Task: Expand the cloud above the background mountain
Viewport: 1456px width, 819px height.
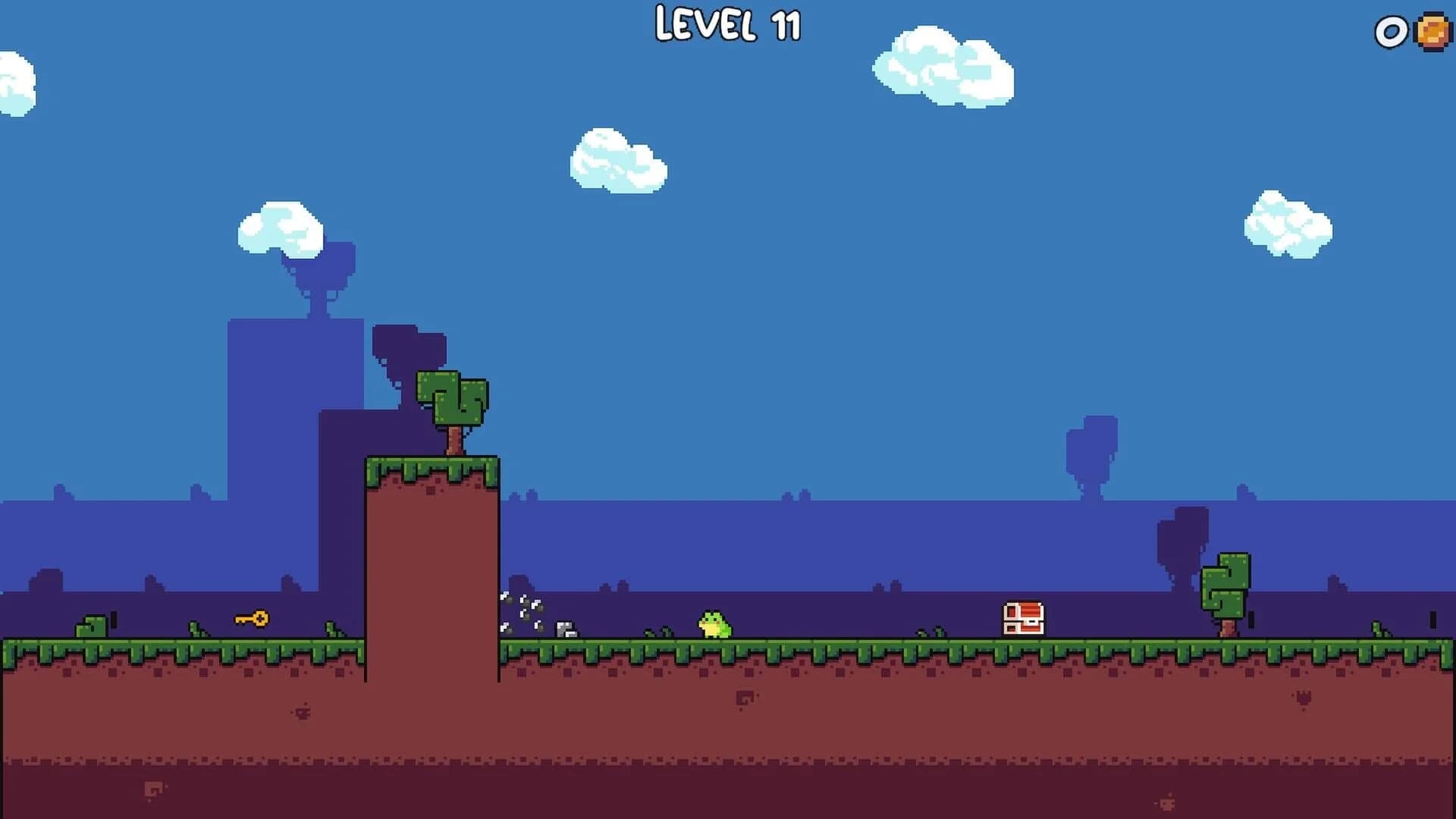Action: pyautogui.click(x=281, y=227)
